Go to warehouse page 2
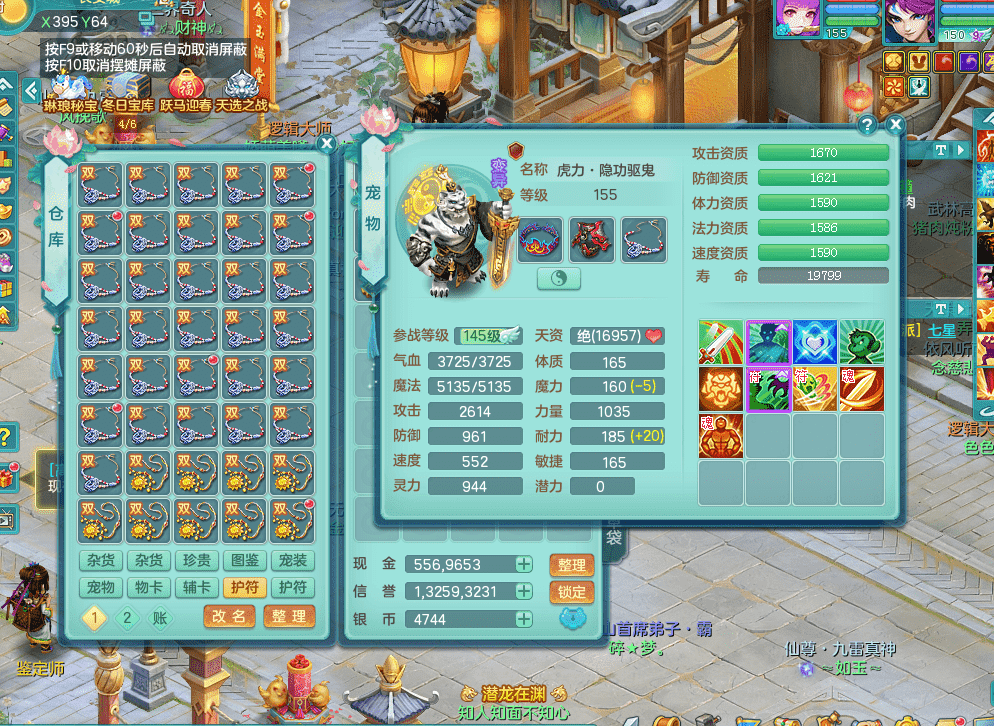The height and width of the screenshot is (726, 994). tap(126, 618)
